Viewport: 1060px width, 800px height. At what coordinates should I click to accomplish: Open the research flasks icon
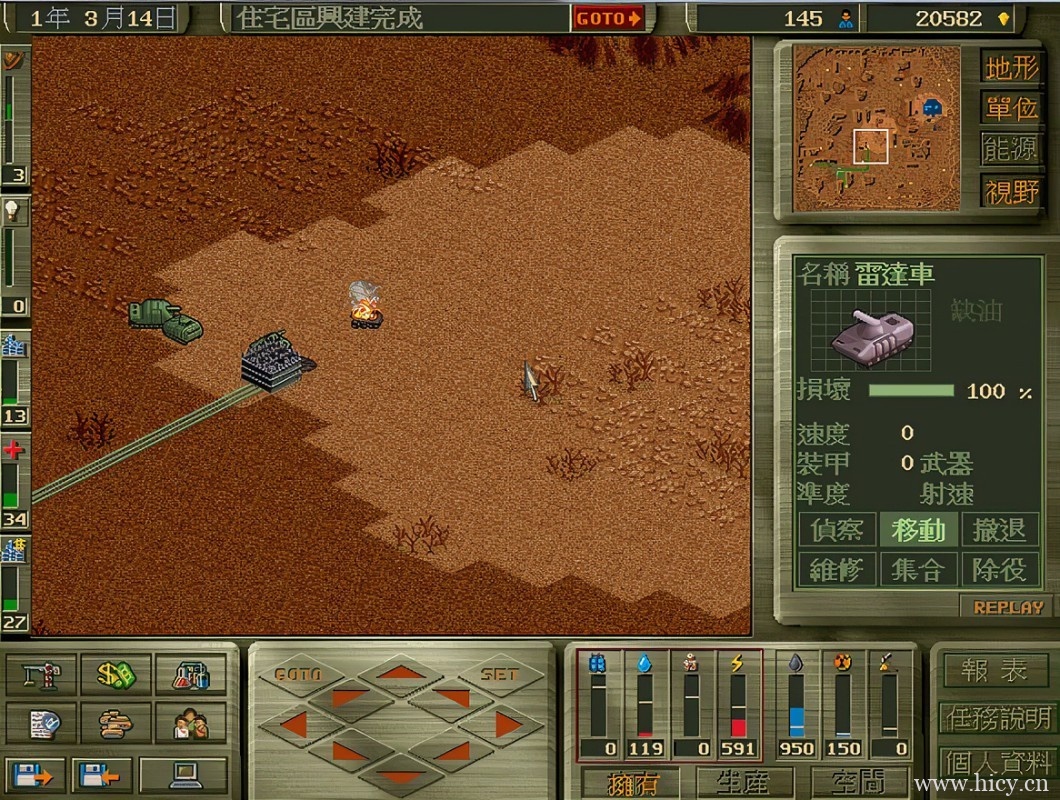pyautogui.click(x=190, y=674)
